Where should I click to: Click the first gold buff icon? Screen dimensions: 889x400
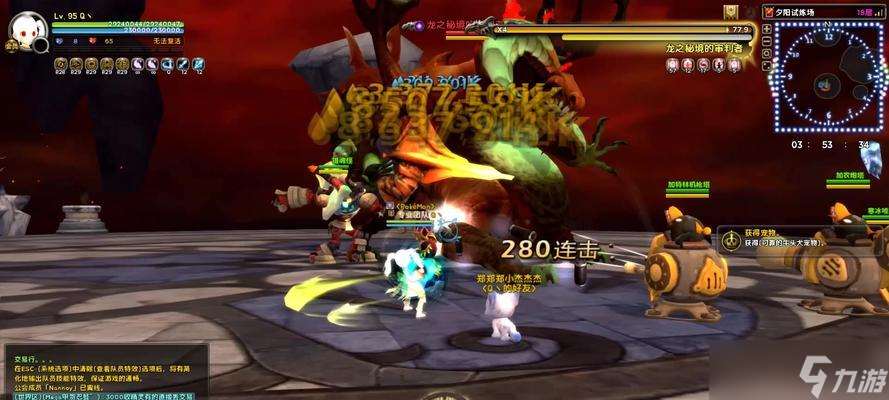click(60, 64)
